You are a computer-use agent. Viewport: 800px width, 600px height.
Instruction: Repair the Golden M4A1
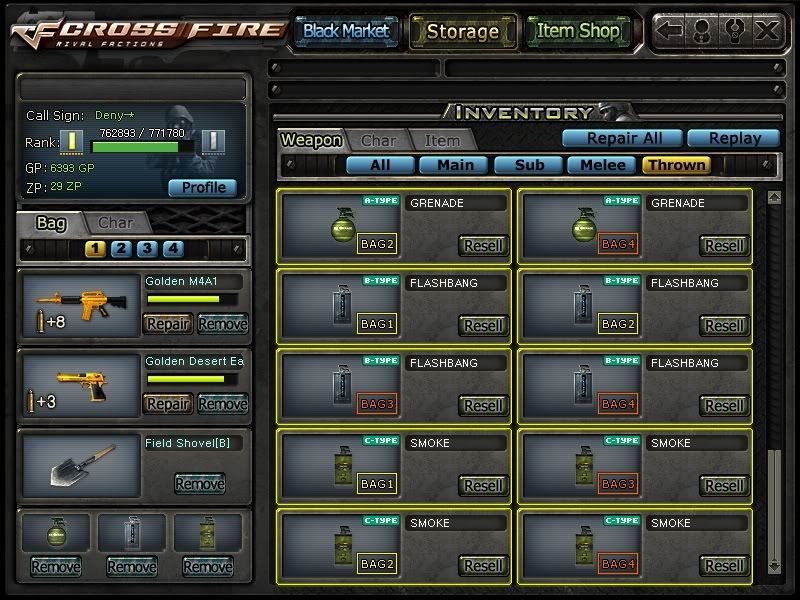[x=168, y=323]
